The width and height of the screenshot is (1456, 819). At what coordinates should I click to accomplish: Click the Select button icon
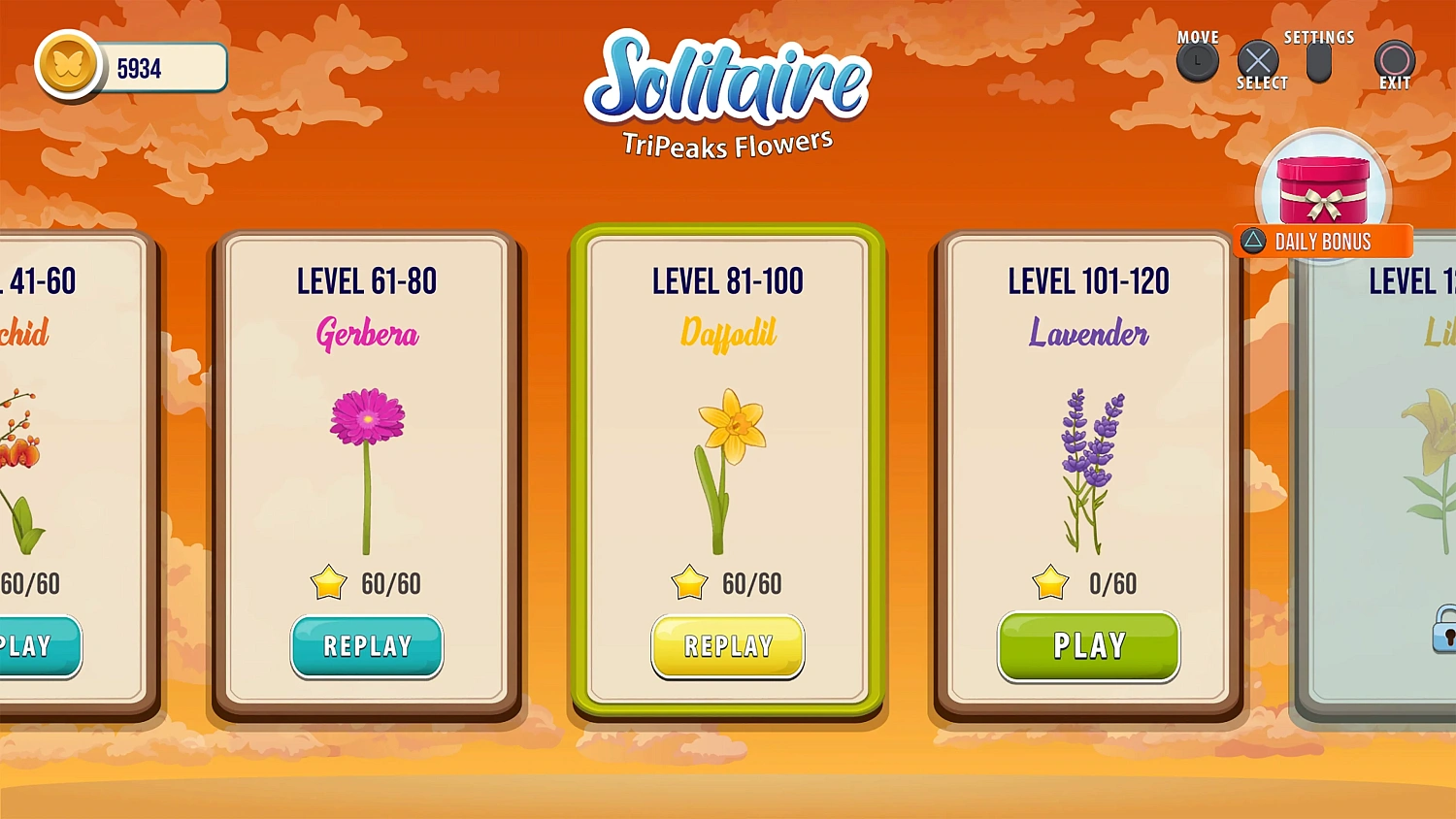click(x=1259, y=61)
